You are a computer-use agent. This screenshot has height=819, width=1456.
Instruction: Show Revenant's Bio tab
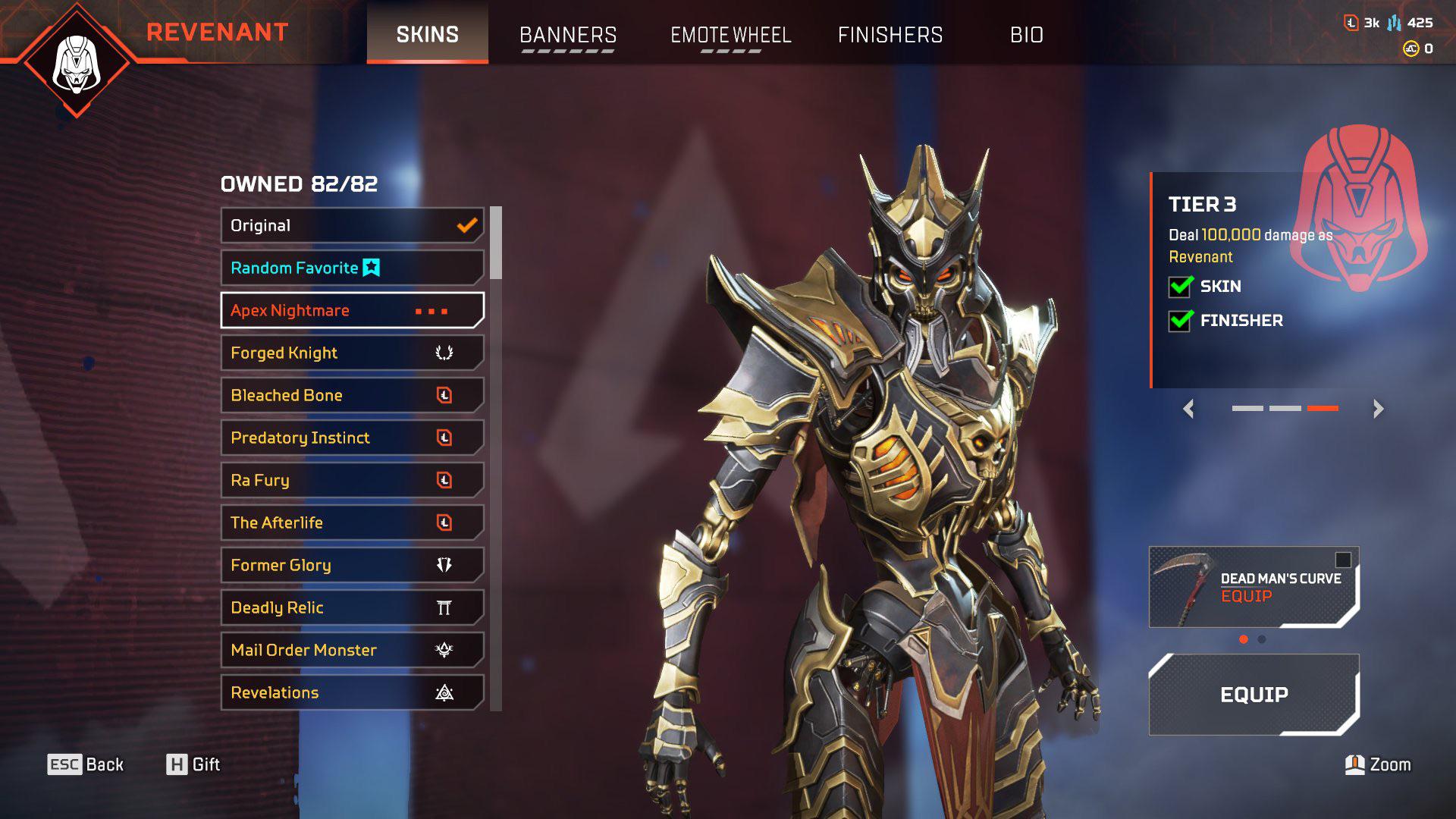point(1026,35)
